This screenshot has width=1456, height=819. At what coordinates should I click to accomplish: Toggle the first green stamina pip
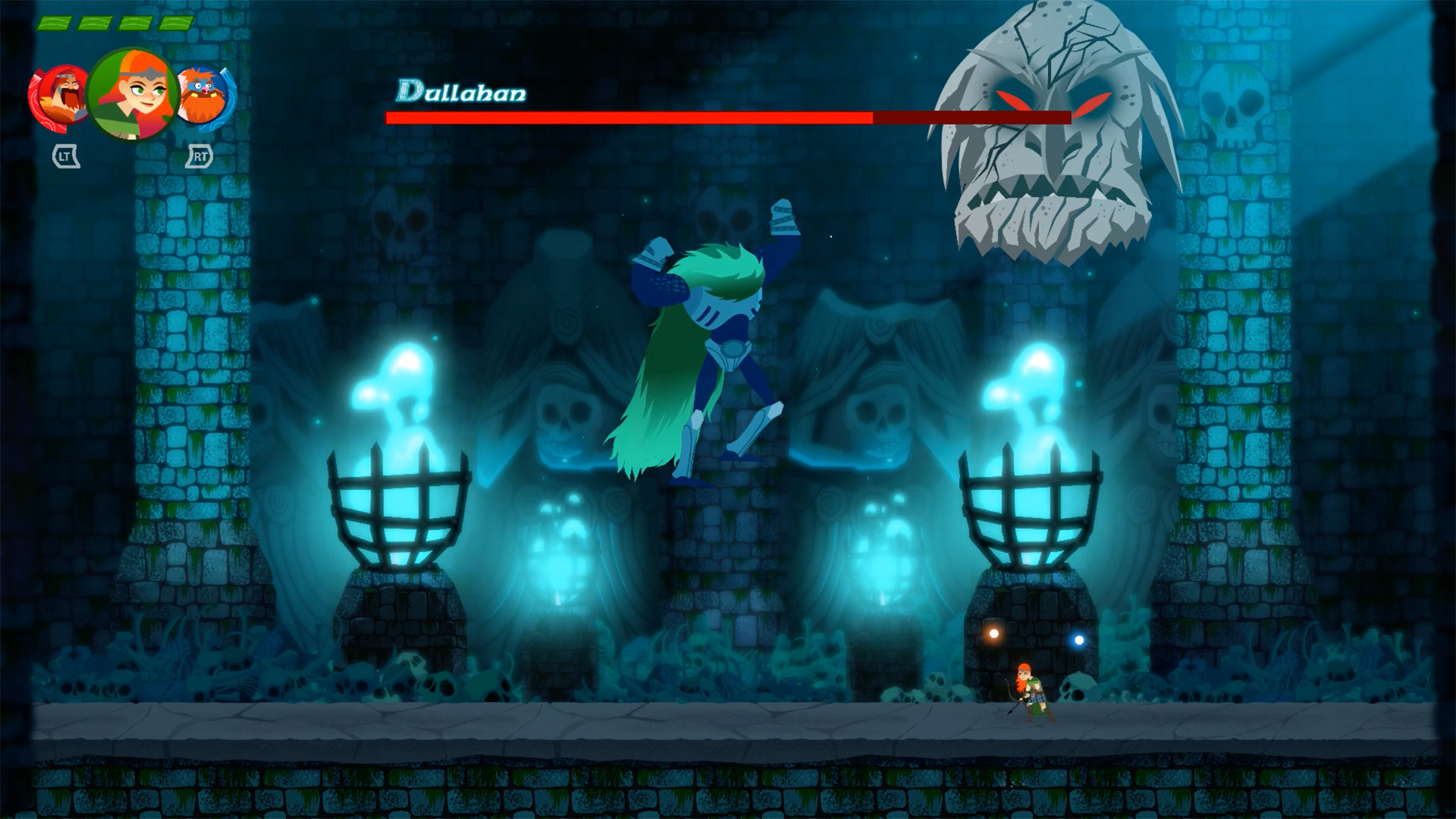coord(55,24)
